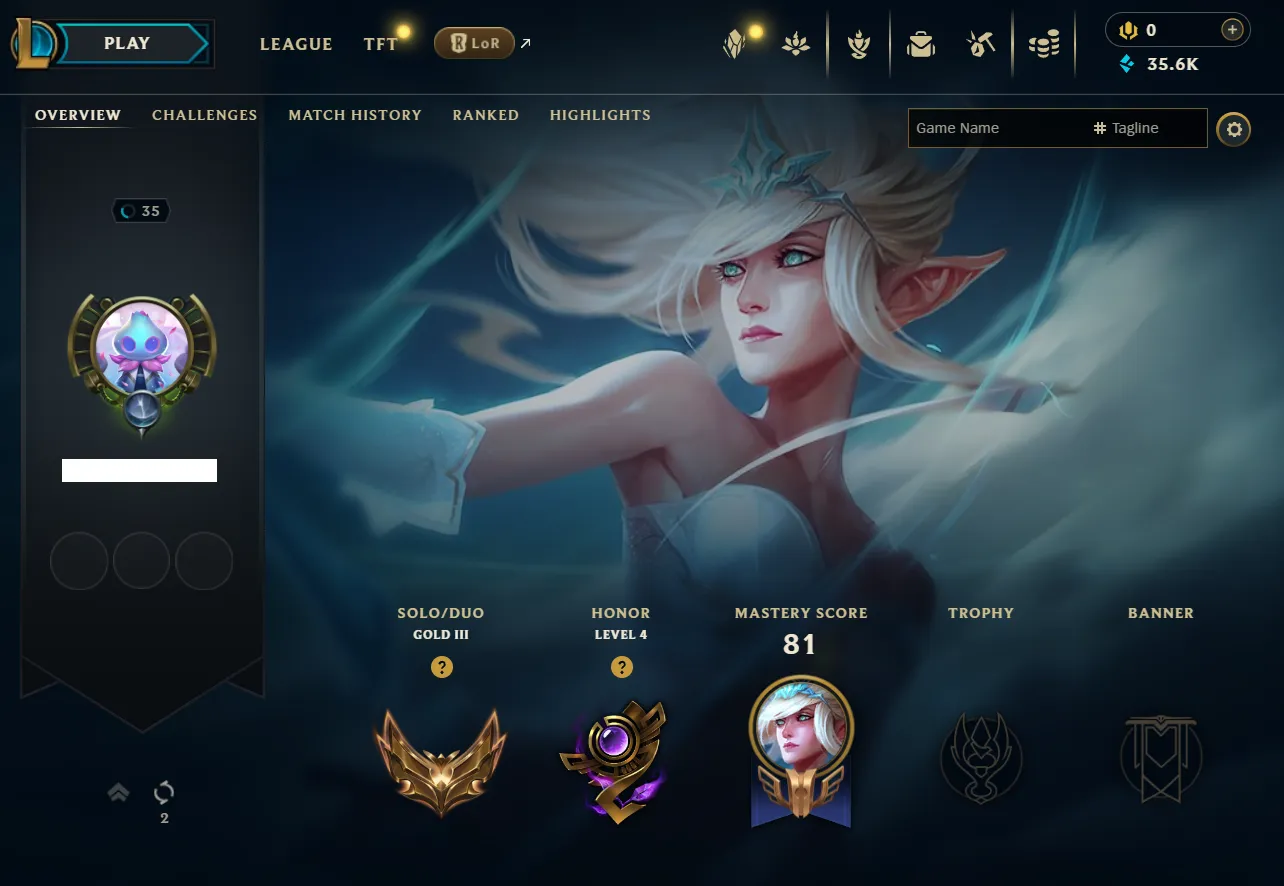Click the plus button to buy currency
This screenshot has width=1284, height=886.
pyautogui.click(x=1232, y=30)
